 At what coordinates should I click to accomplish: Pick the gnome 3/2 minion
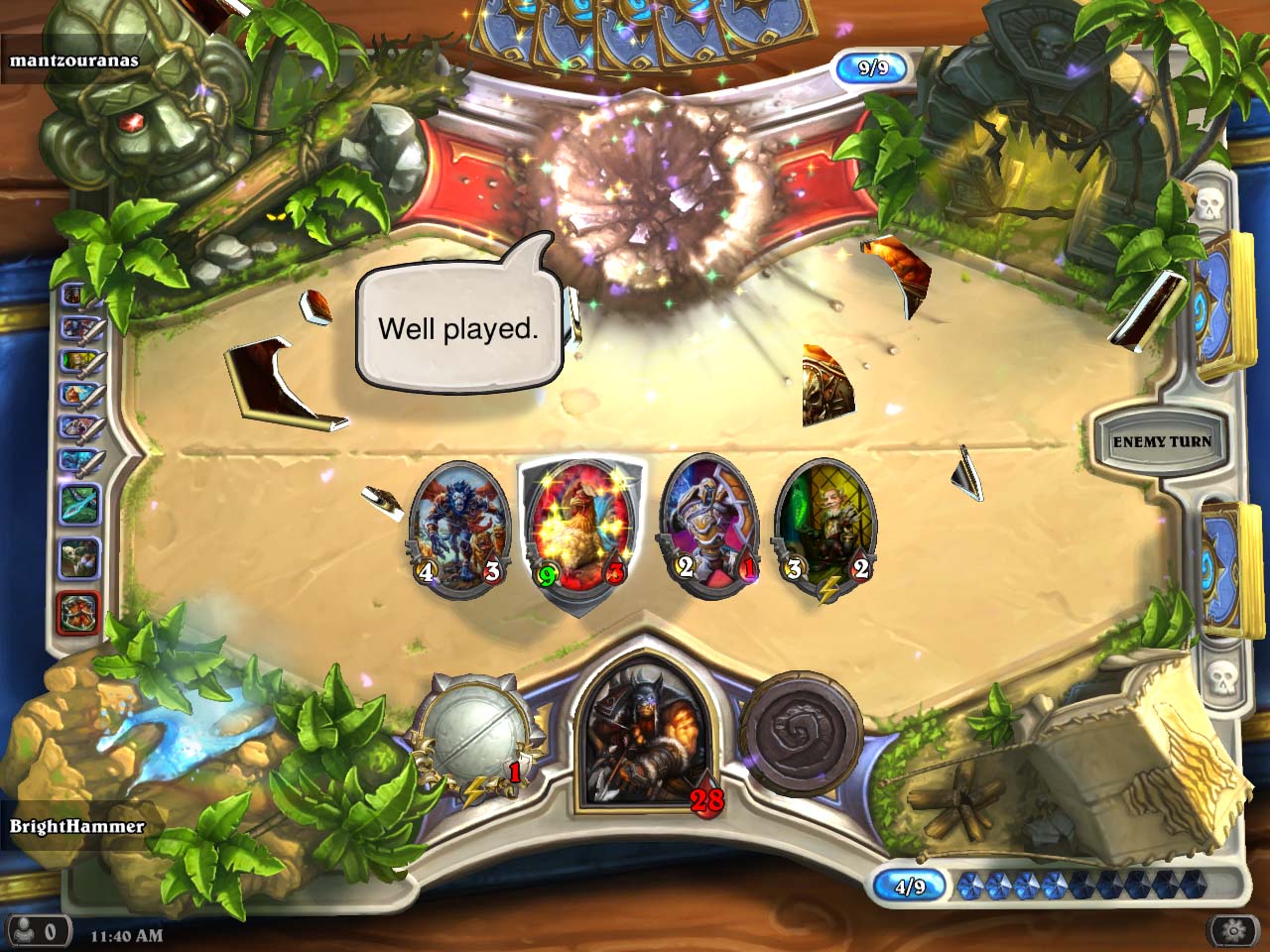825,528
